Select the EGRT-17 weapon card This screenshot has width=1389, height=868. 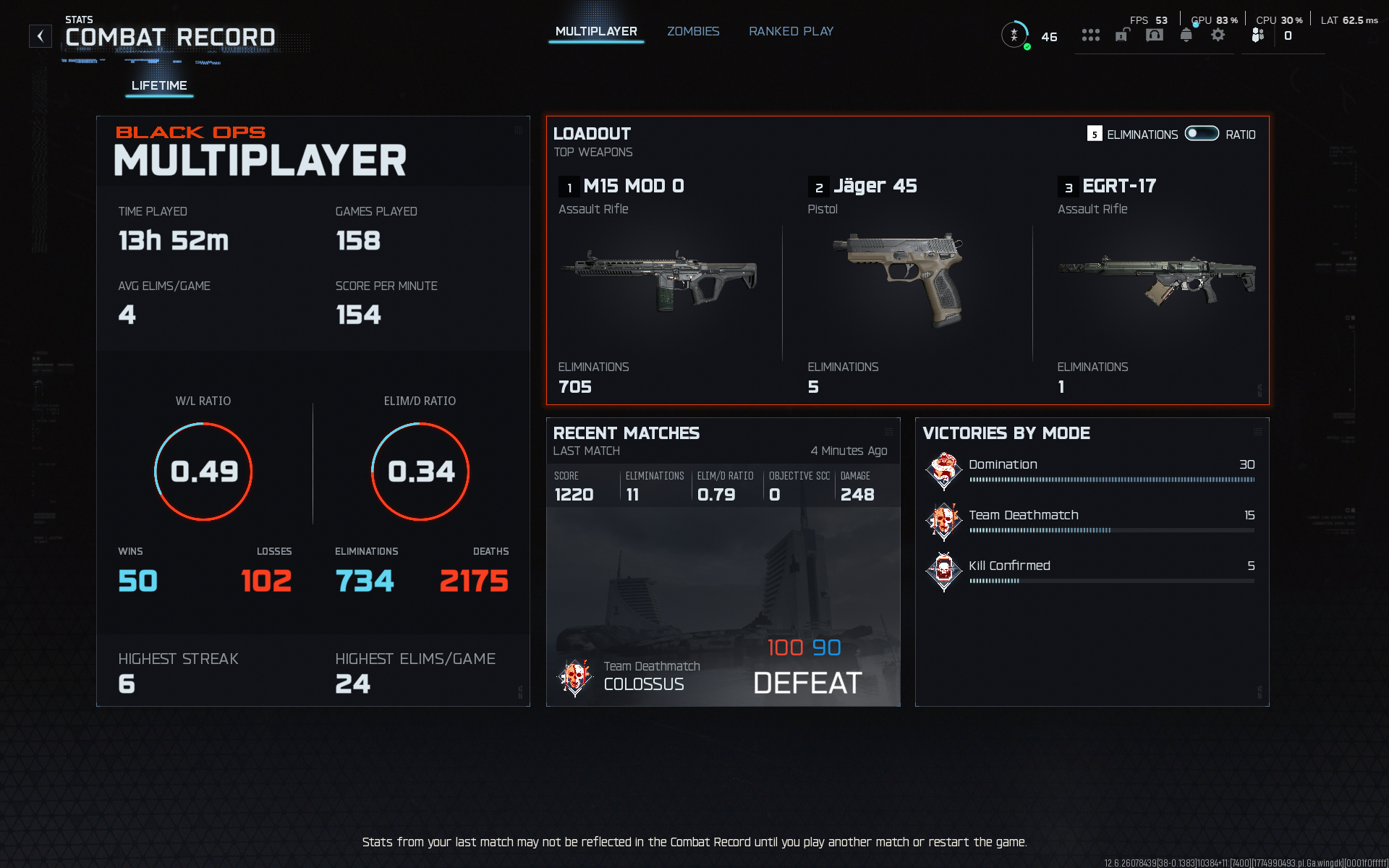pyautogui.click(x=1155, y=282)
